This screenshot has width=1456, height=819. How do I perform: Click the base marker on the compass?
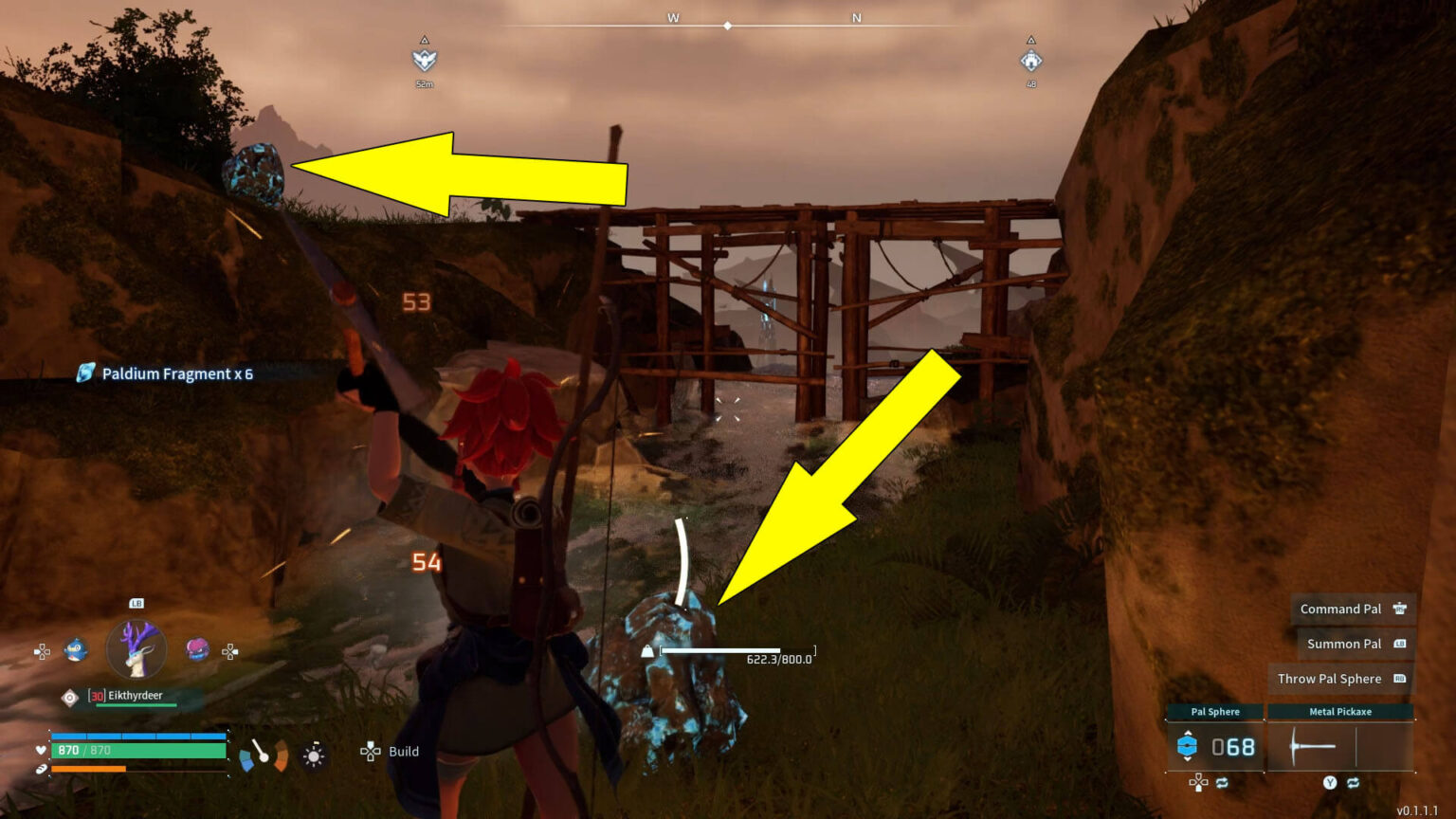pos(424,61)
